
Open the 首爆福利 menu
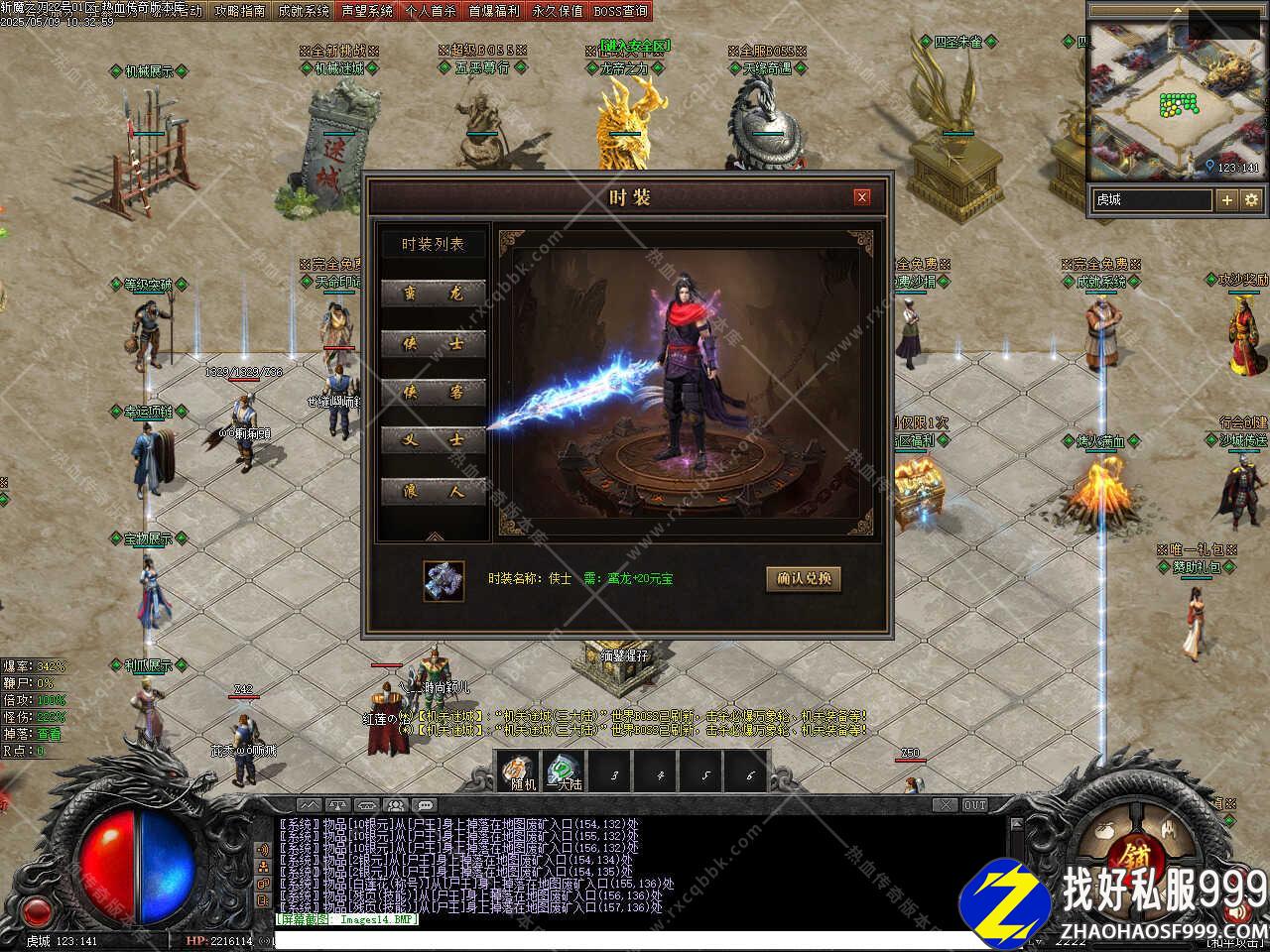click(494, 11)
